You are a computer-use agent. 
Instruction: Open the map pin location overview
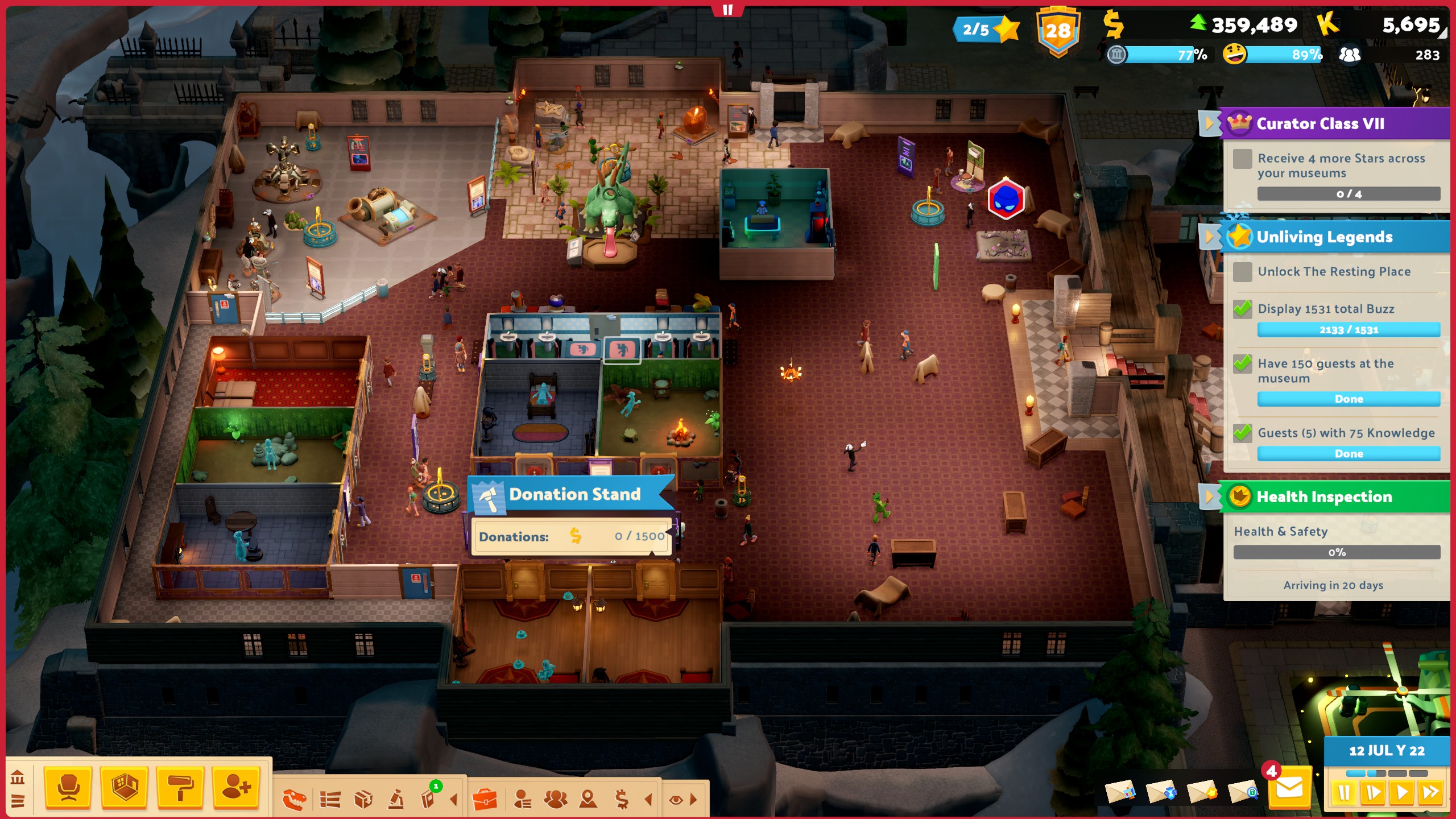[588, 800]
